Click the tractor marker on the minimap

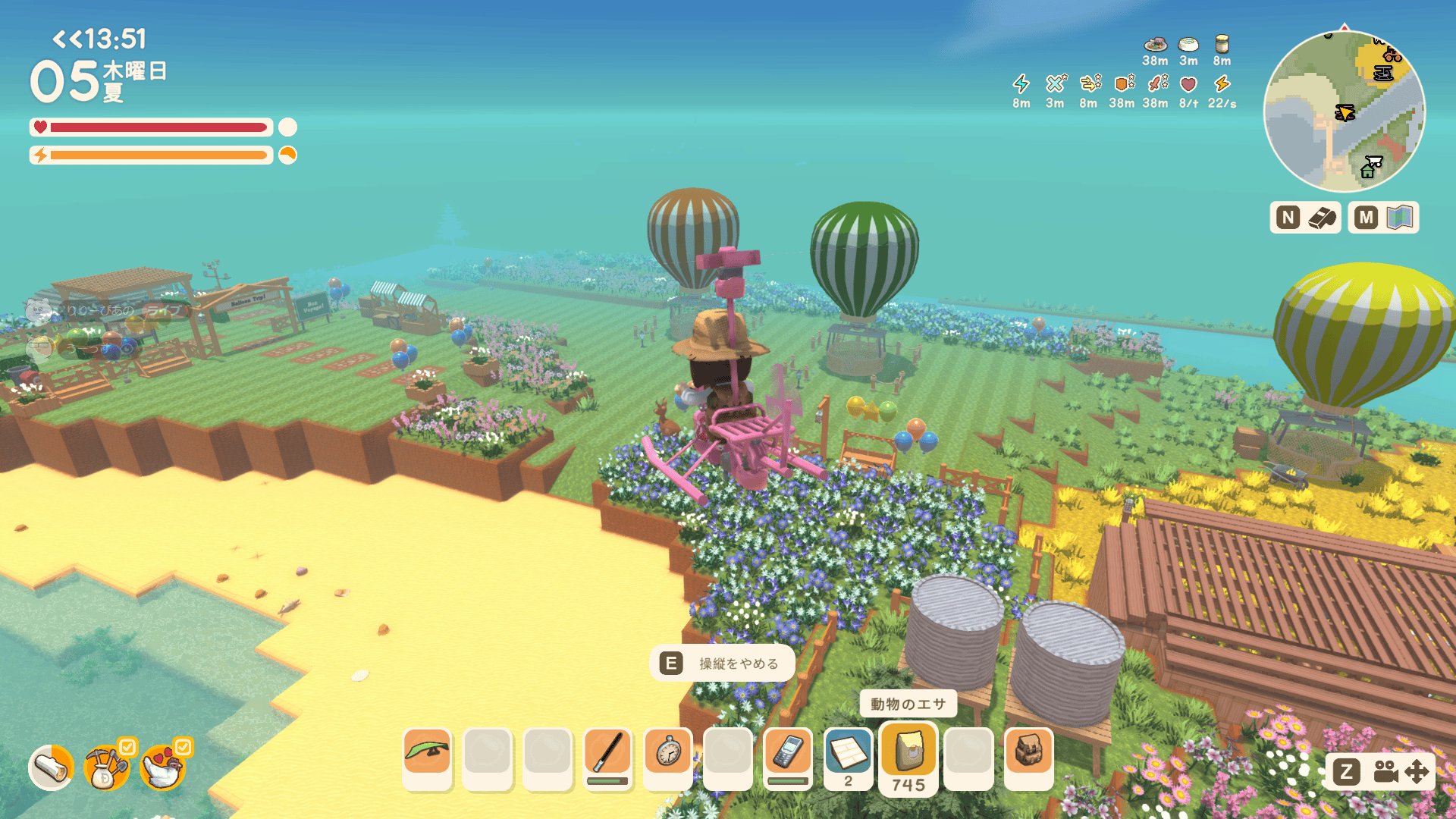click(x=1392, y=55)
